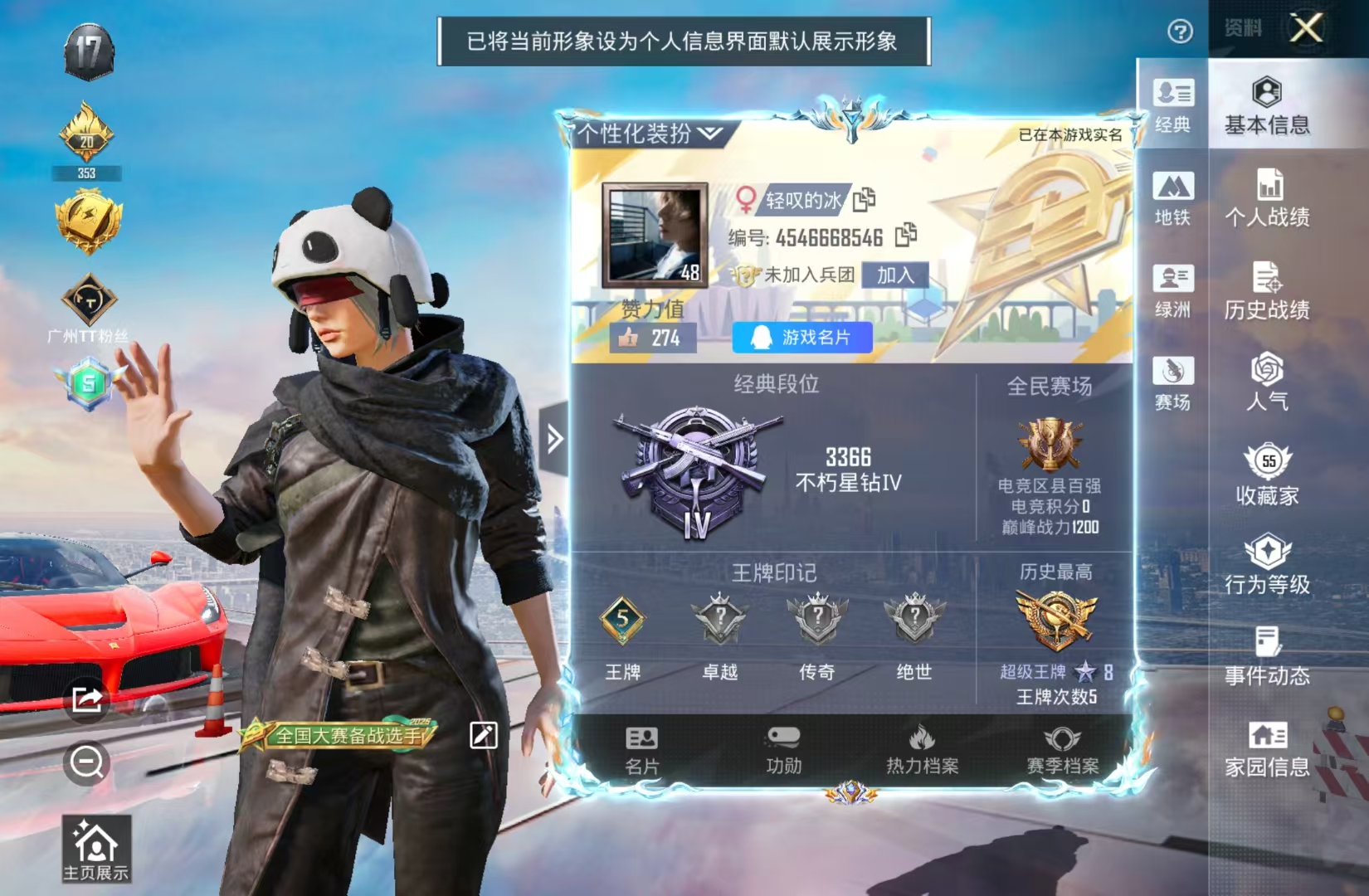Switch to the 绿洲 mode tab
This screenshot has height=896, width=1369.
click(1172, 291)
